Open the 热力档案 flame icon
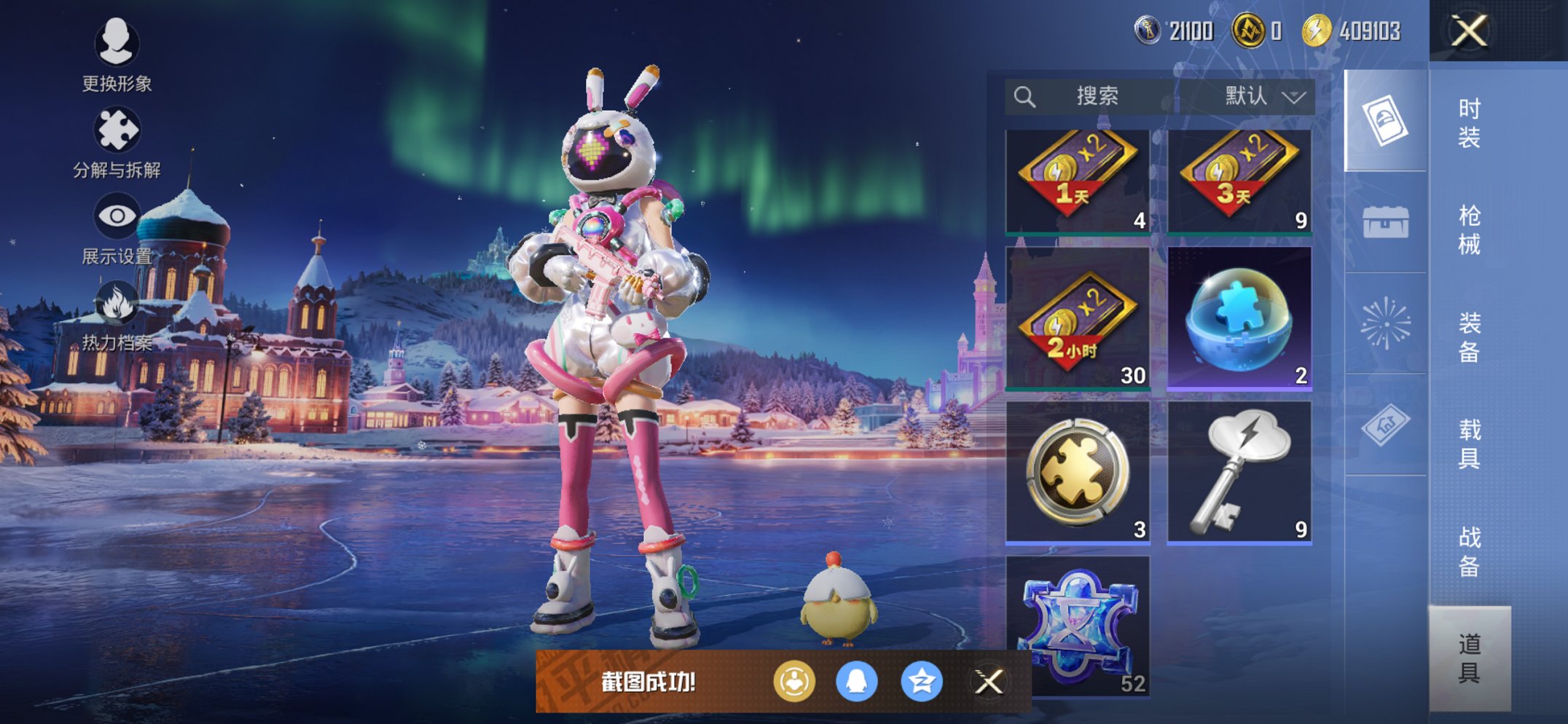Screen dimensions: 1568x724 tap(117, 315)
